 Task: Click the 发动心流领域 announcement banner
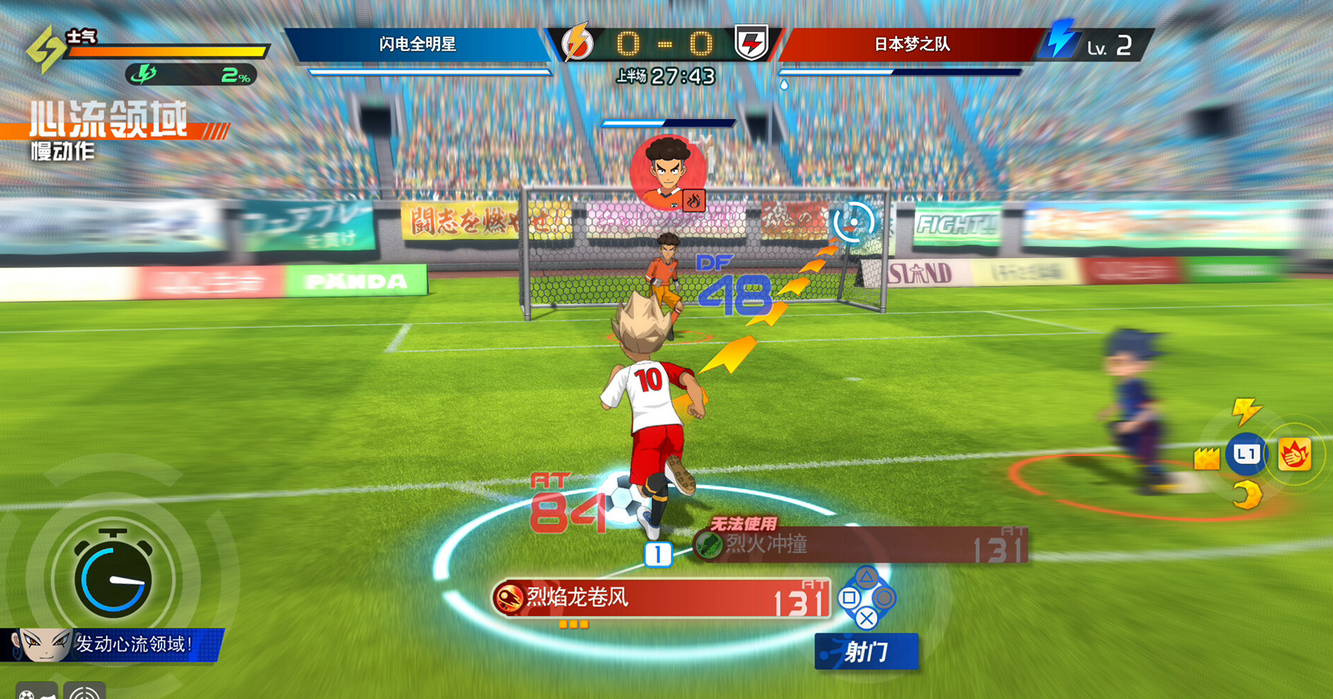coord(112,645)
